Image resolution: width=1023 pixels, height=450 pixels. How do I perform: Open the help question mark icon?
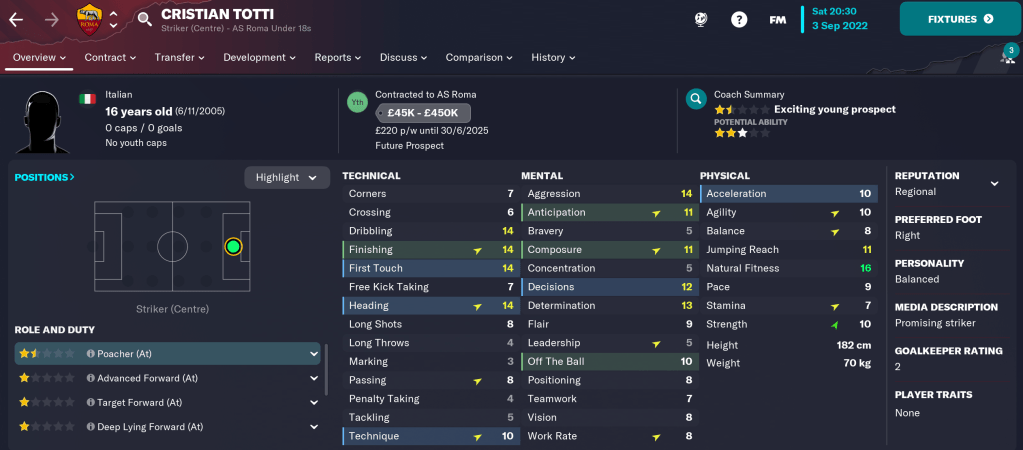click(739, 19)
